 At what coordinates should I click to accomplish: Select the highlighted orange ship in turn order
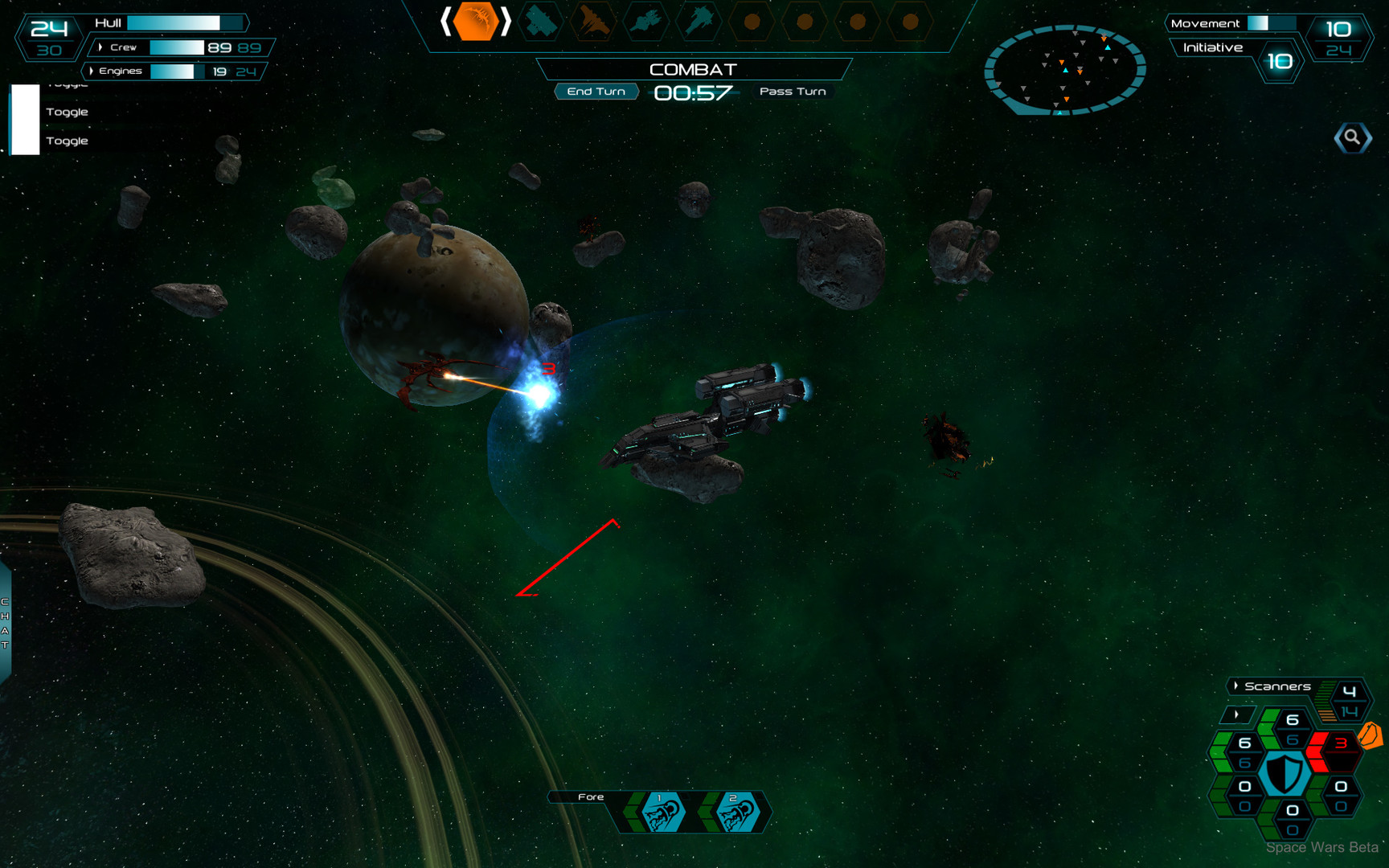(475, 23)
